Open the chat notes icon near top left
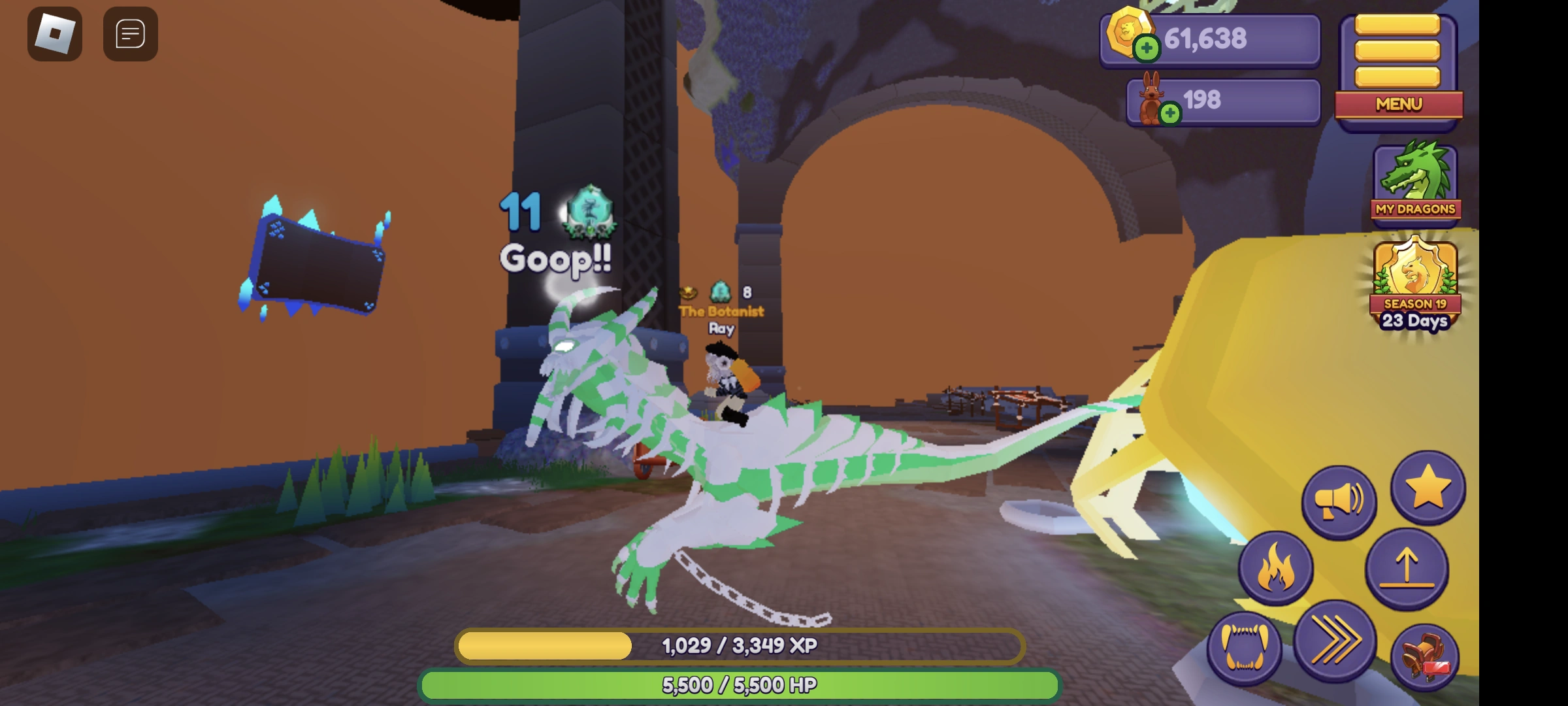 coord(129,34)
